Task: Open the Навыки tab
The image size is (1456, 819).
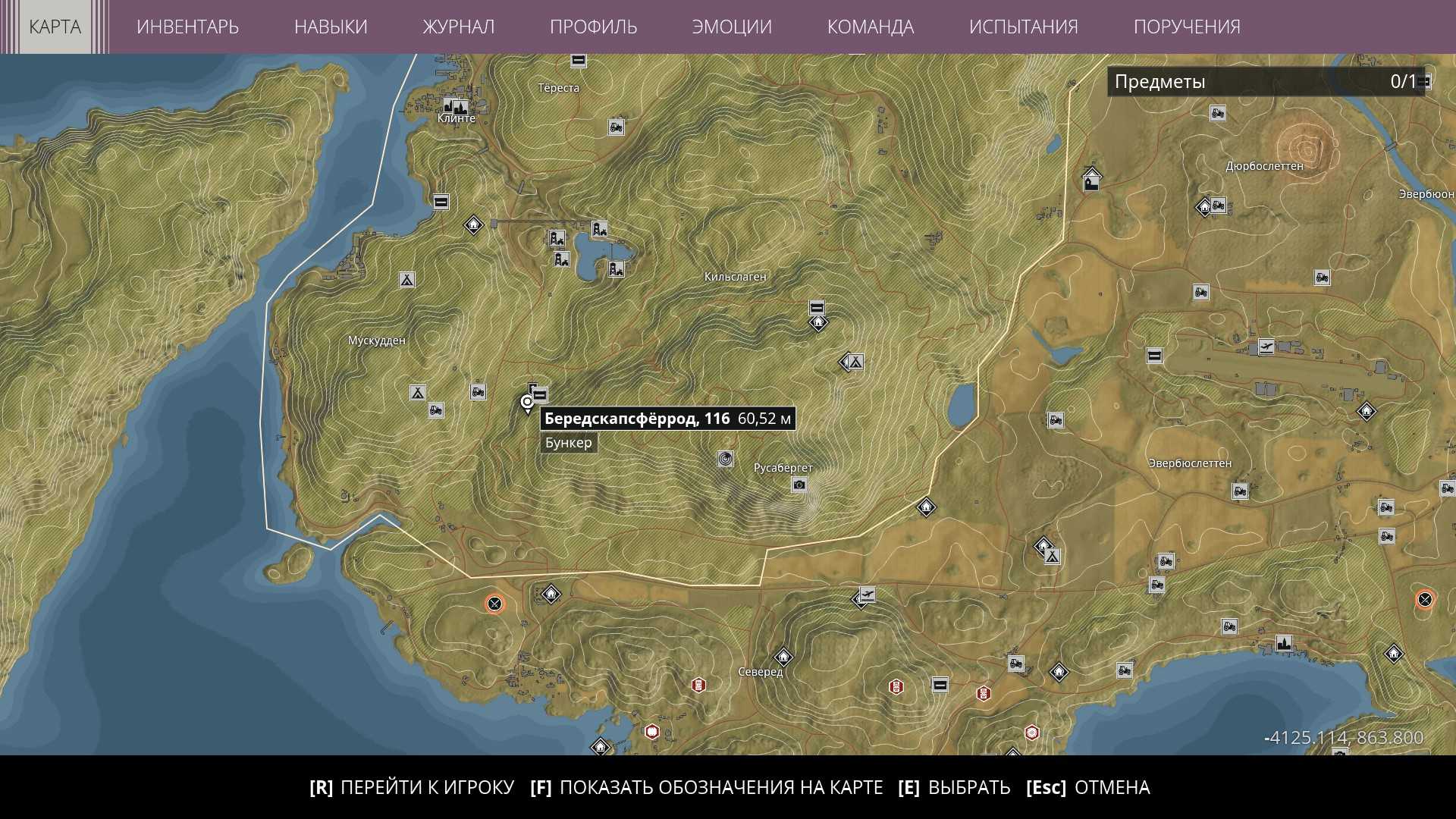Action: pyautogui.click(x=331, y=27)
